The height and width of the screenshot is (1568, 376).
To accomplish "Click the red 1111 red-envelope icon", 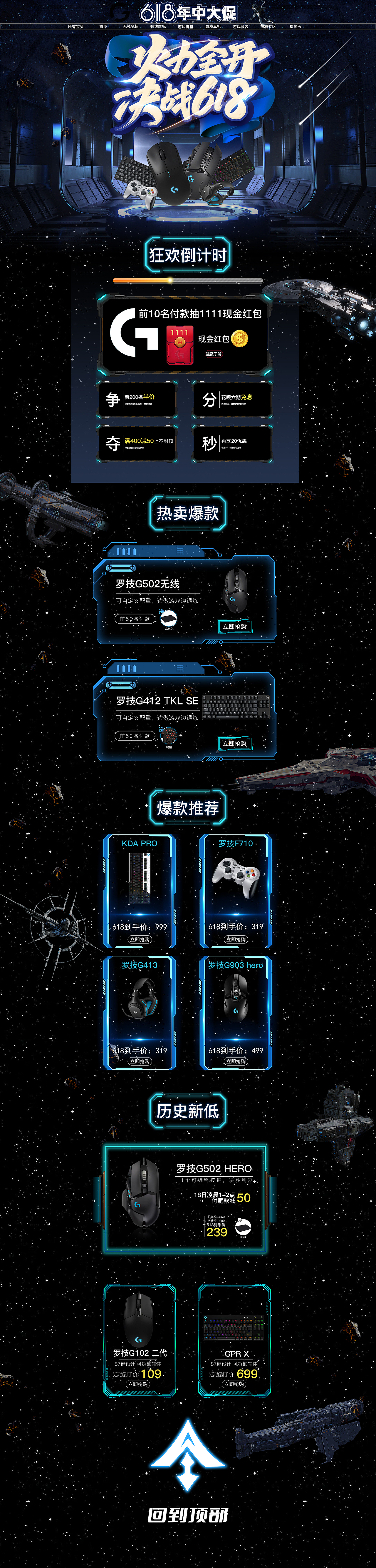I will (x=179, y=344).
